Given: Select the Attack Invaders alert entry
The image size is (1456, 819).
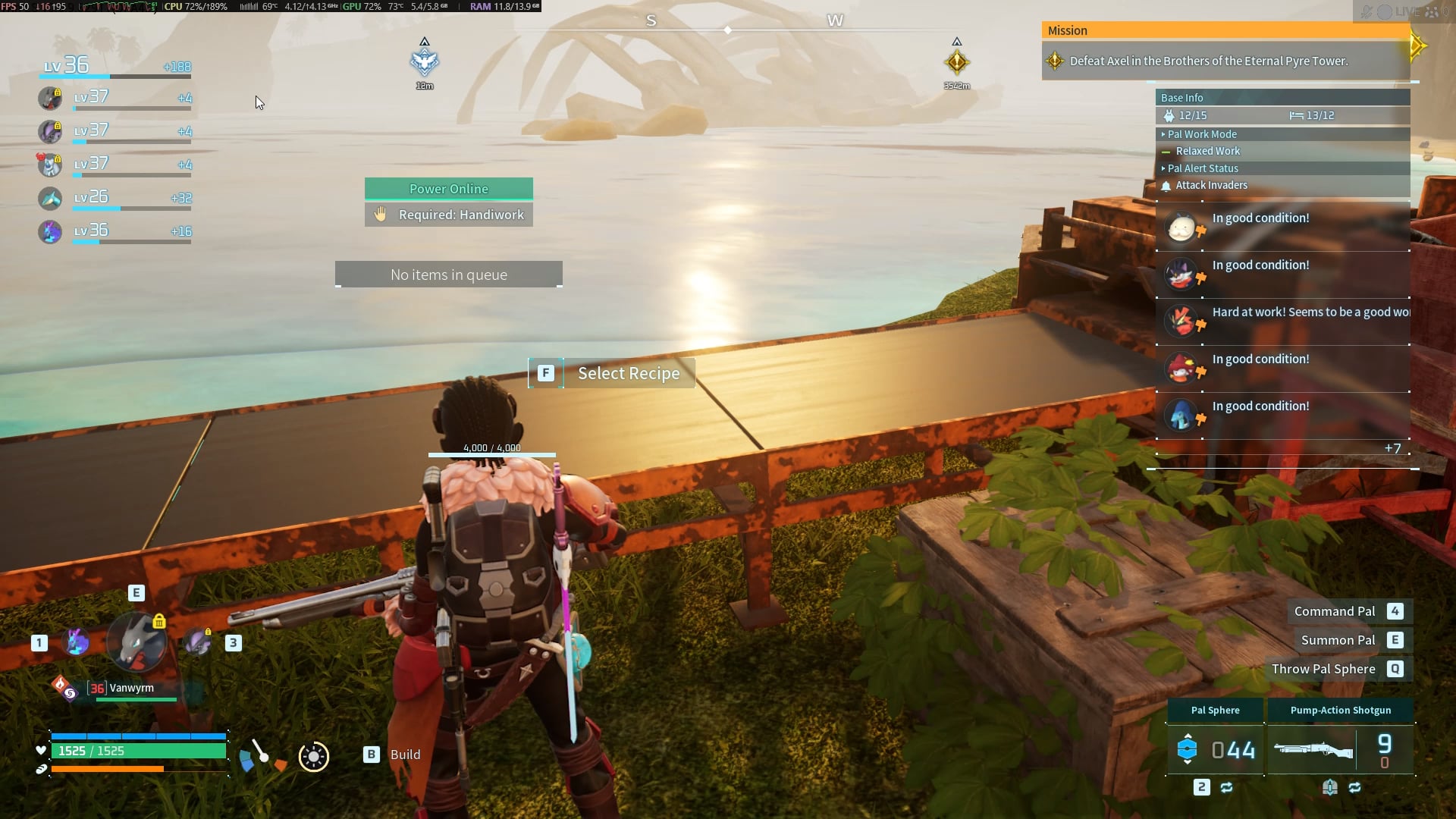Looking at the screenshot, I should click(1211, 185).
